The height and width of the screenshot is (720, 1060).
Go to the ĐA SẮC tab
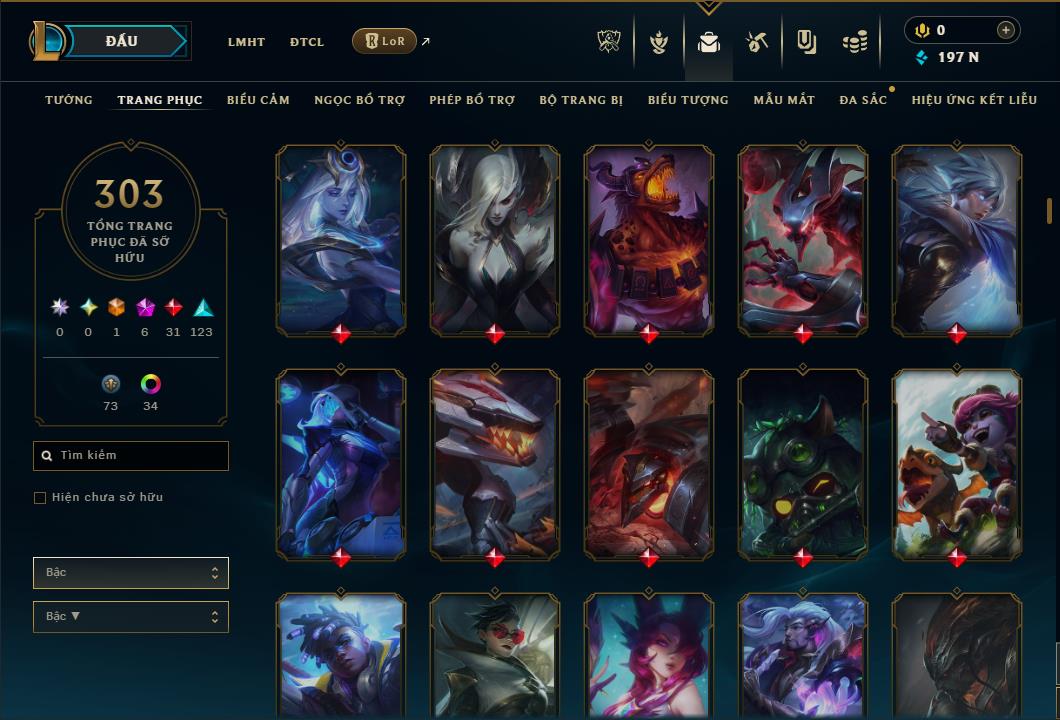[x=863, y=100]
